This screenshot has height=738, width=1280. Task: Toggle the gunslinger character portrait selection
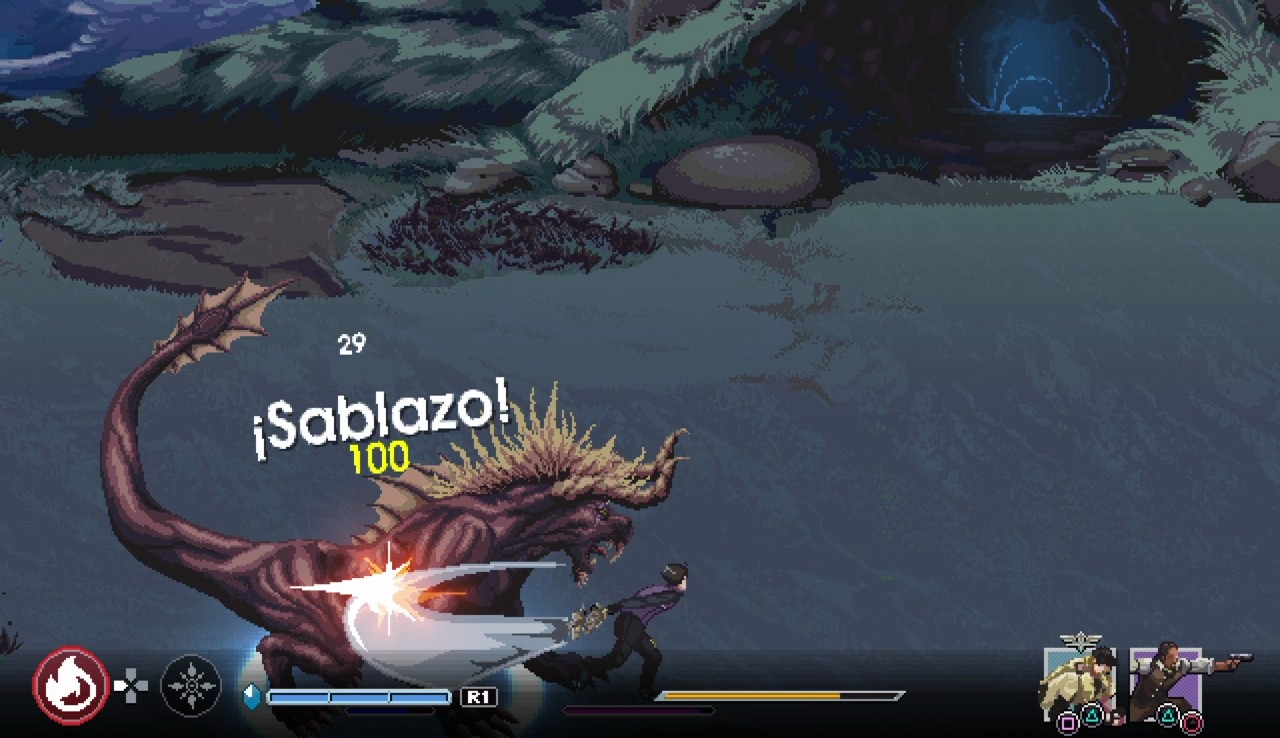[1166, 676]
